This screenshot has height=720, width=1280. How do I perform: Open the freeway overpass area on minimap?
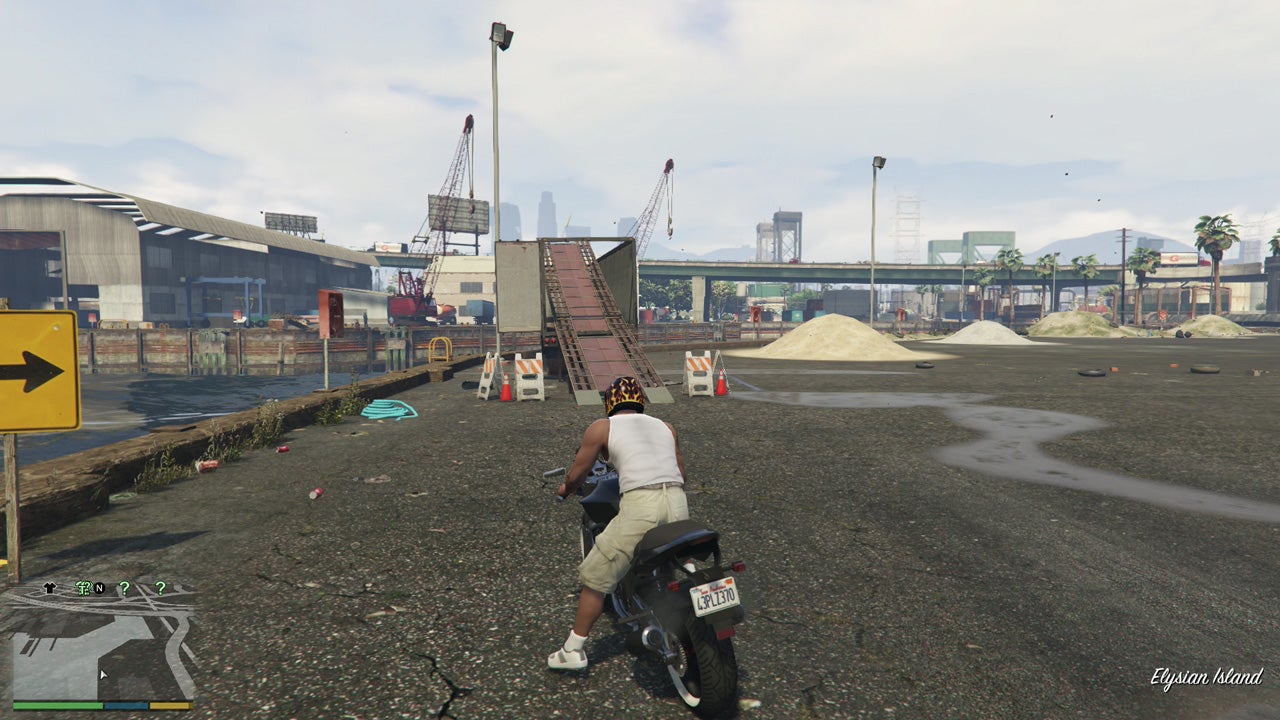point(89,604)
